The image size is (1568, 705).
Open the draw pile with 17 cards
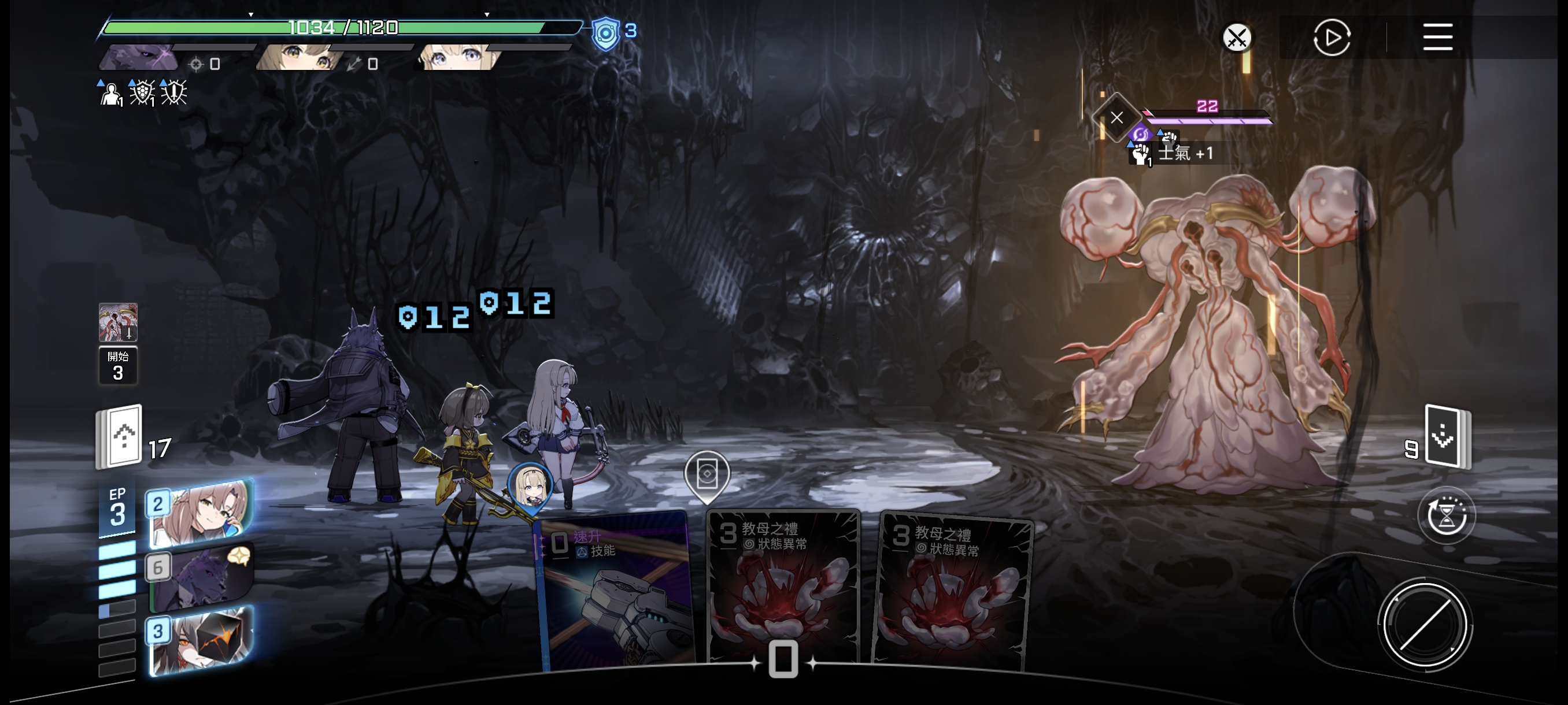[x=120, y=436]
